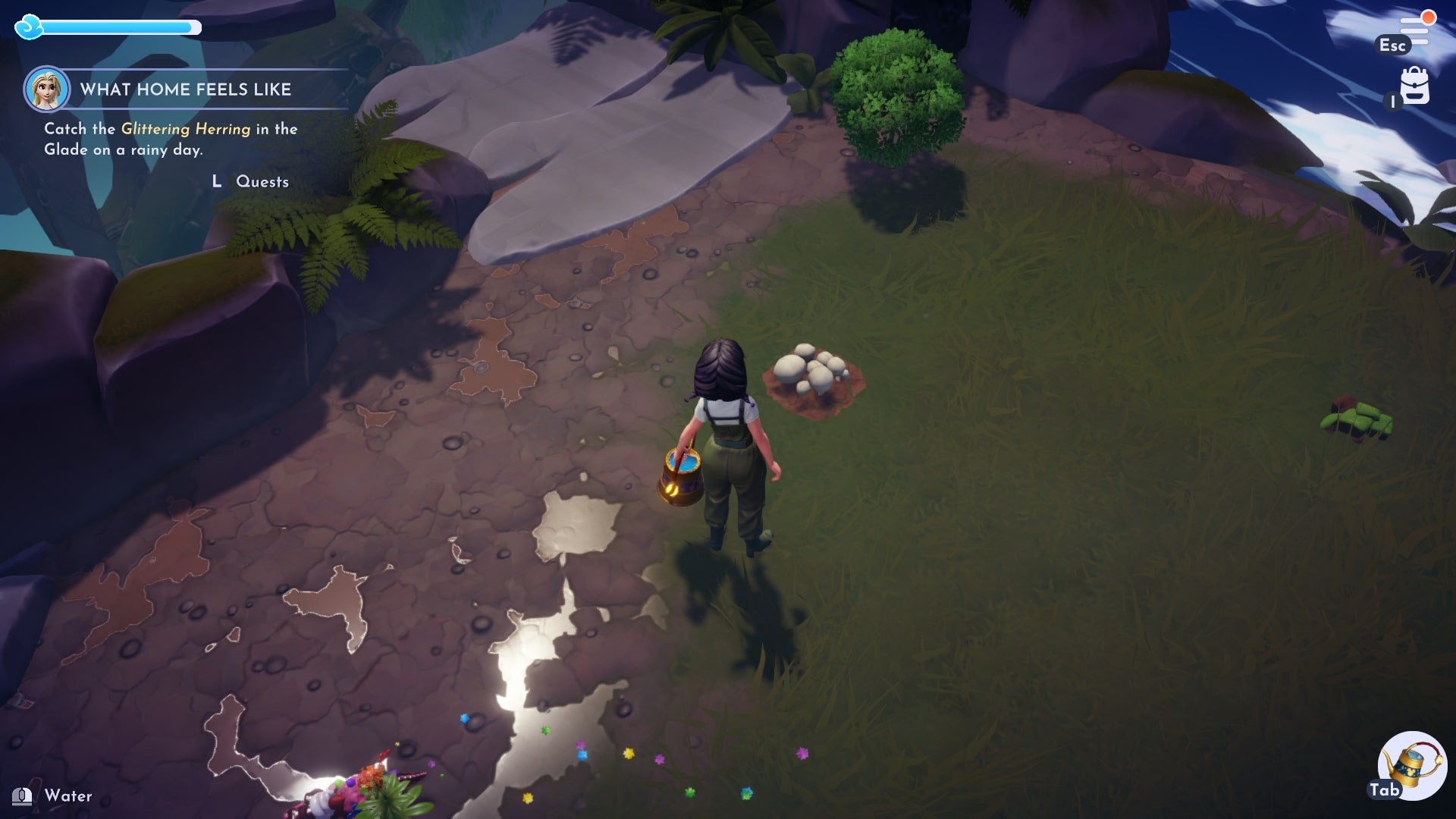Open the watering can tool wheel

(1411, 765)
